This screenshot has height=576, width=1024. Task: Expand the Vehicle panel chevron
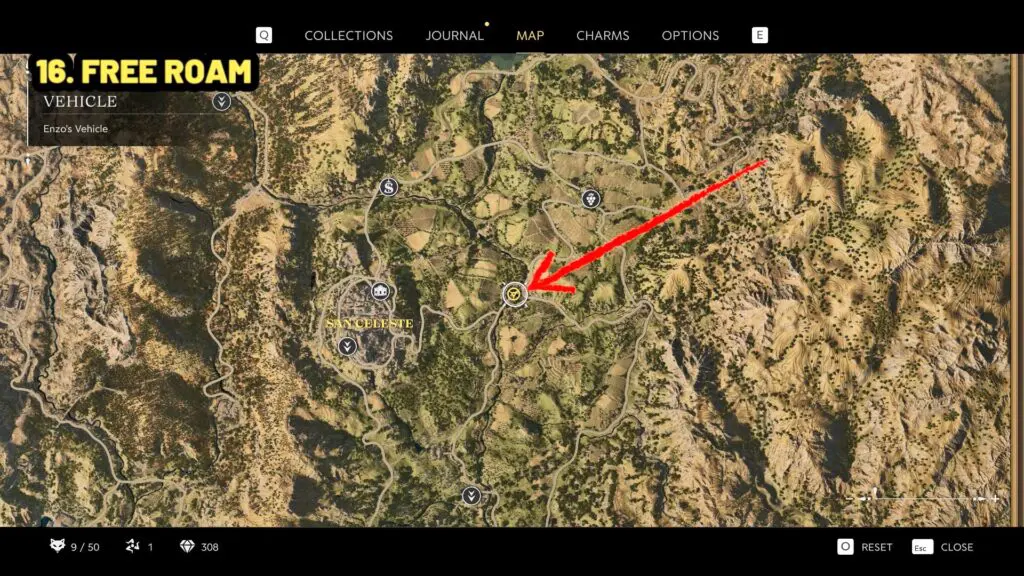point(222,101)
